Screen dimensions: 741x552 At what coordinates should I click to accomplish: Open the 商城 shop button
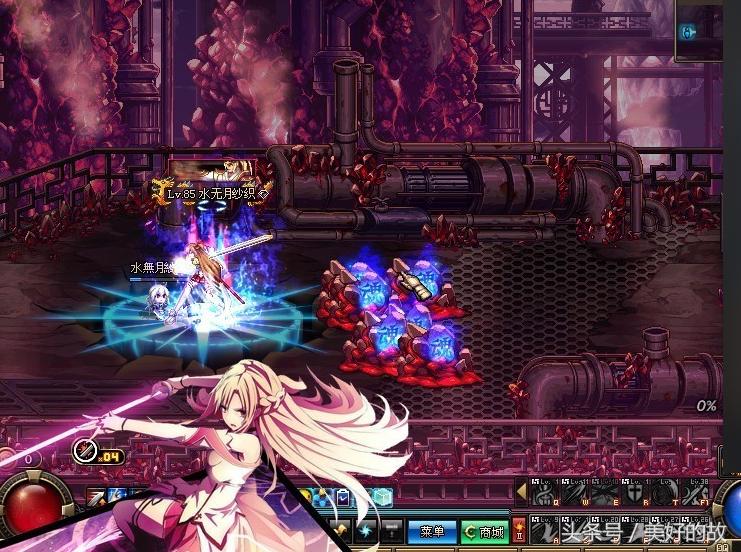pyautogui.click(x=483, y=531)
